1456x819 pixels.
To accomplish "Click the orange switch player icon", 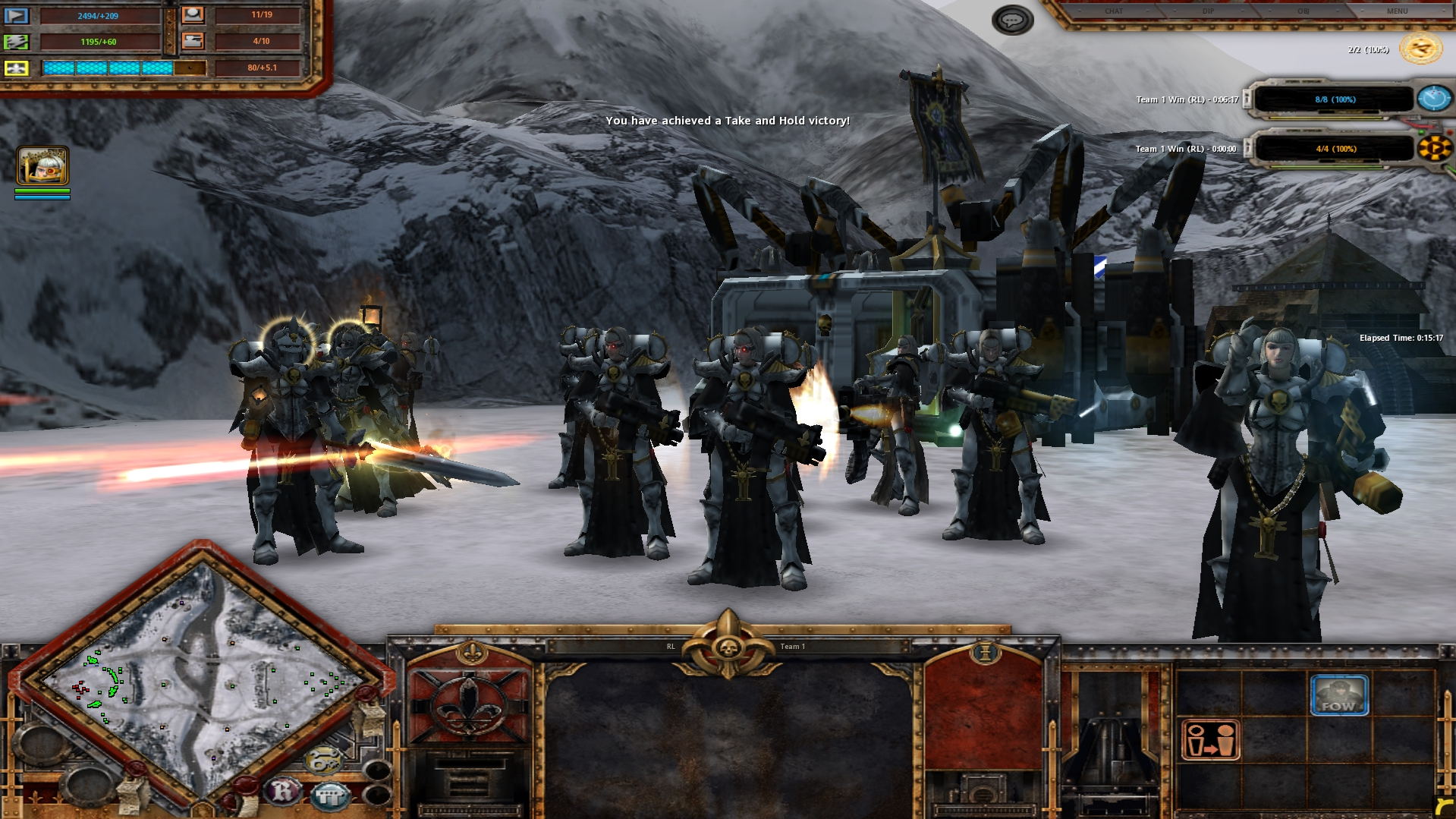I will point(1210,740).
